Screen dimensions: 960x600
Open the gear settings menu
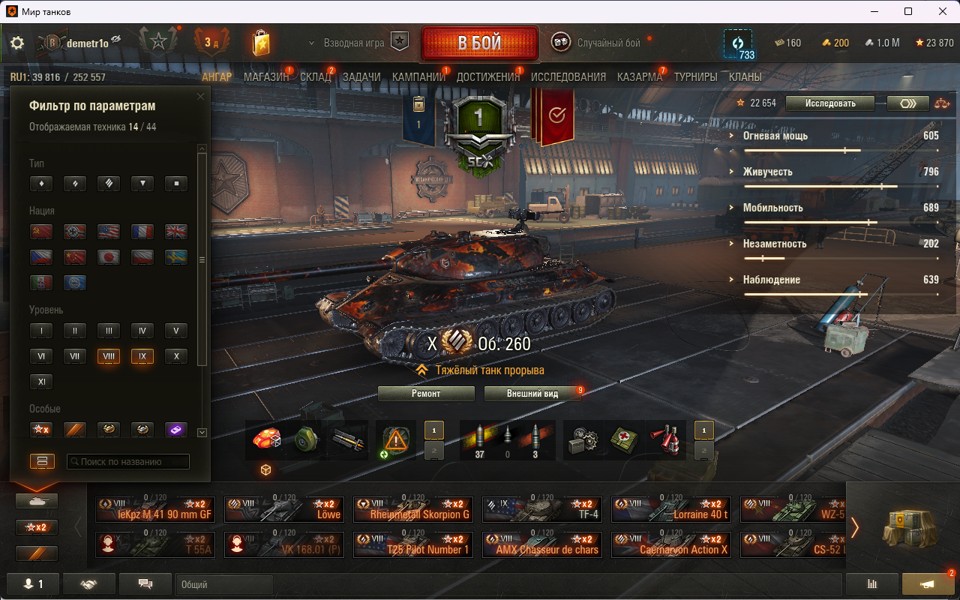[17, 43]
